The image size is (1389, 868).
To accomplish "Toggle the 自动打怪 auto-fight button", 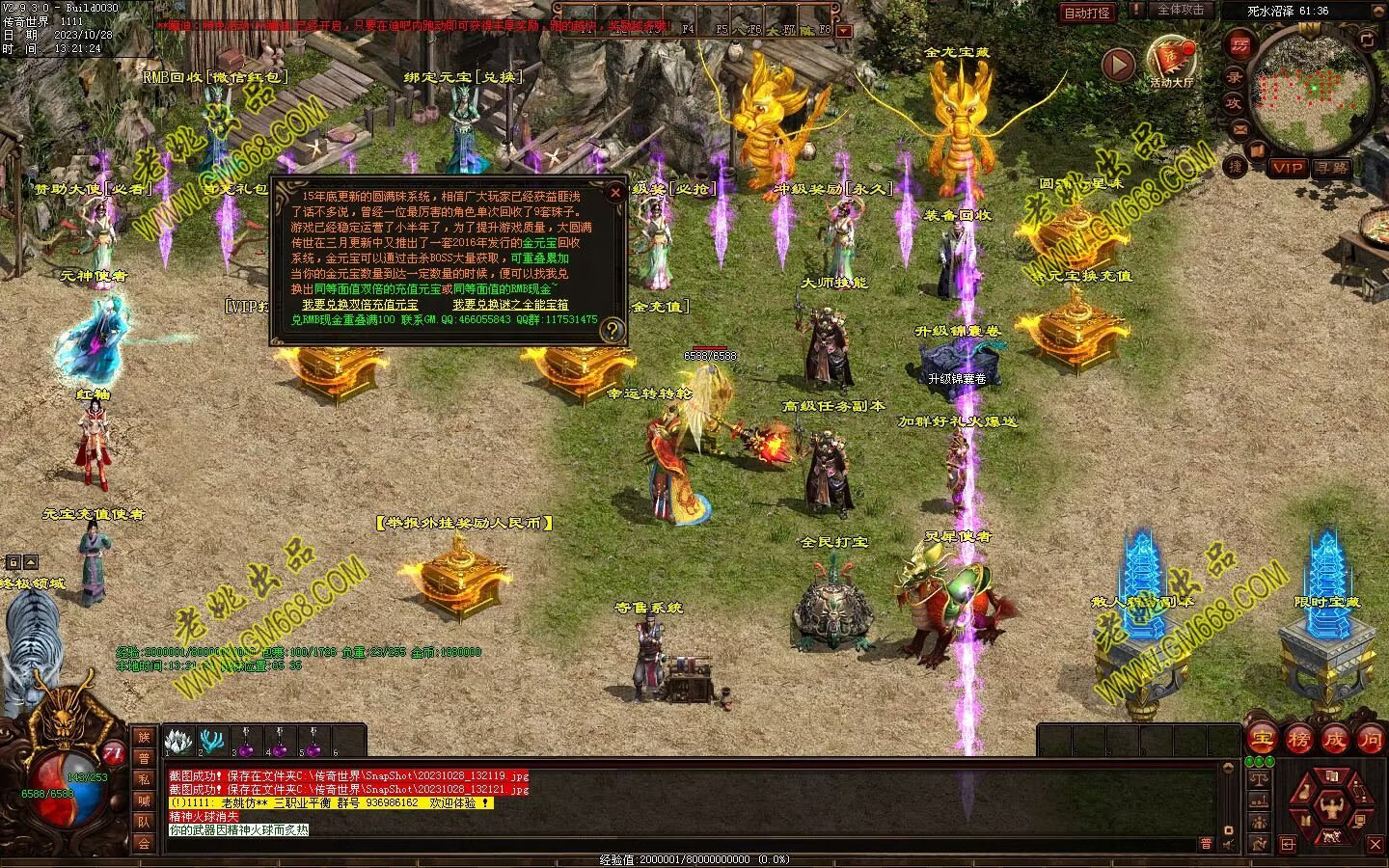I will click(x=1087, y=13).
